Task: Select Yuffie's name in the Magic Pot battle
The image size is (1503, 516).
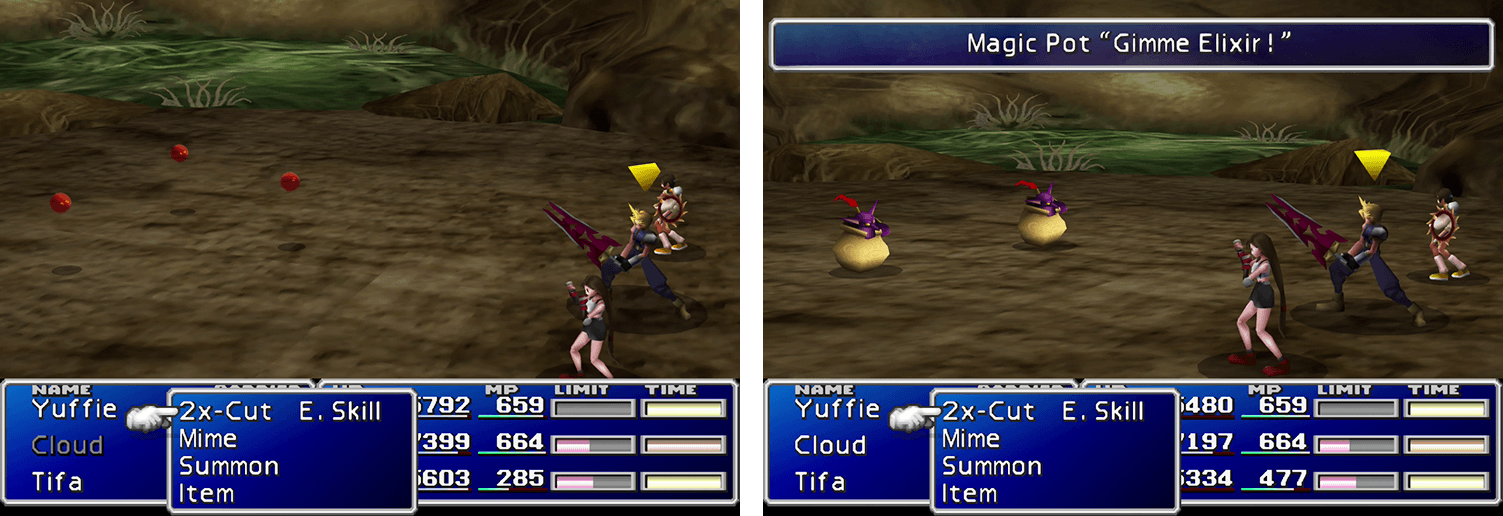Action: click(x=837, y=409)
